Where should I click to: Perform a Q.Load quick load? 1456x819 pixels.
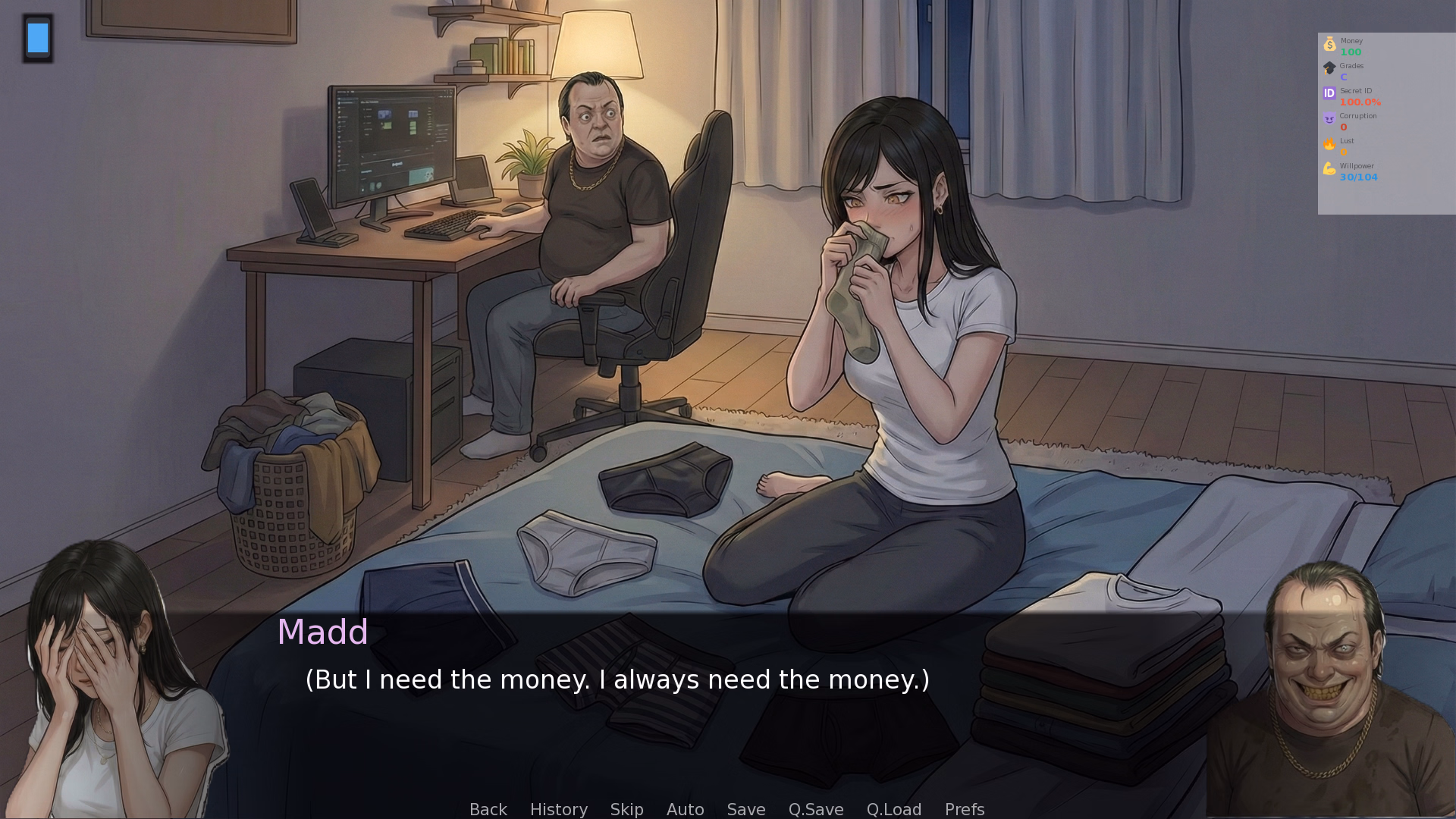pyautogui.click(x=893, y=809)
